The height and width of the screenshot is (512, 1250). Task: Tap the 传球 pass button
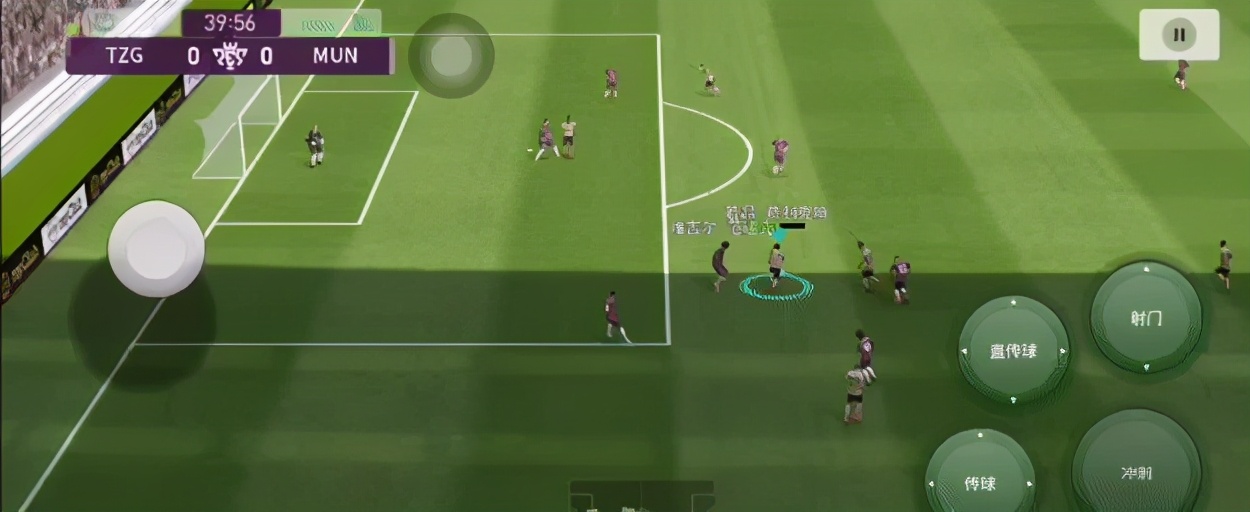[979, 482]
